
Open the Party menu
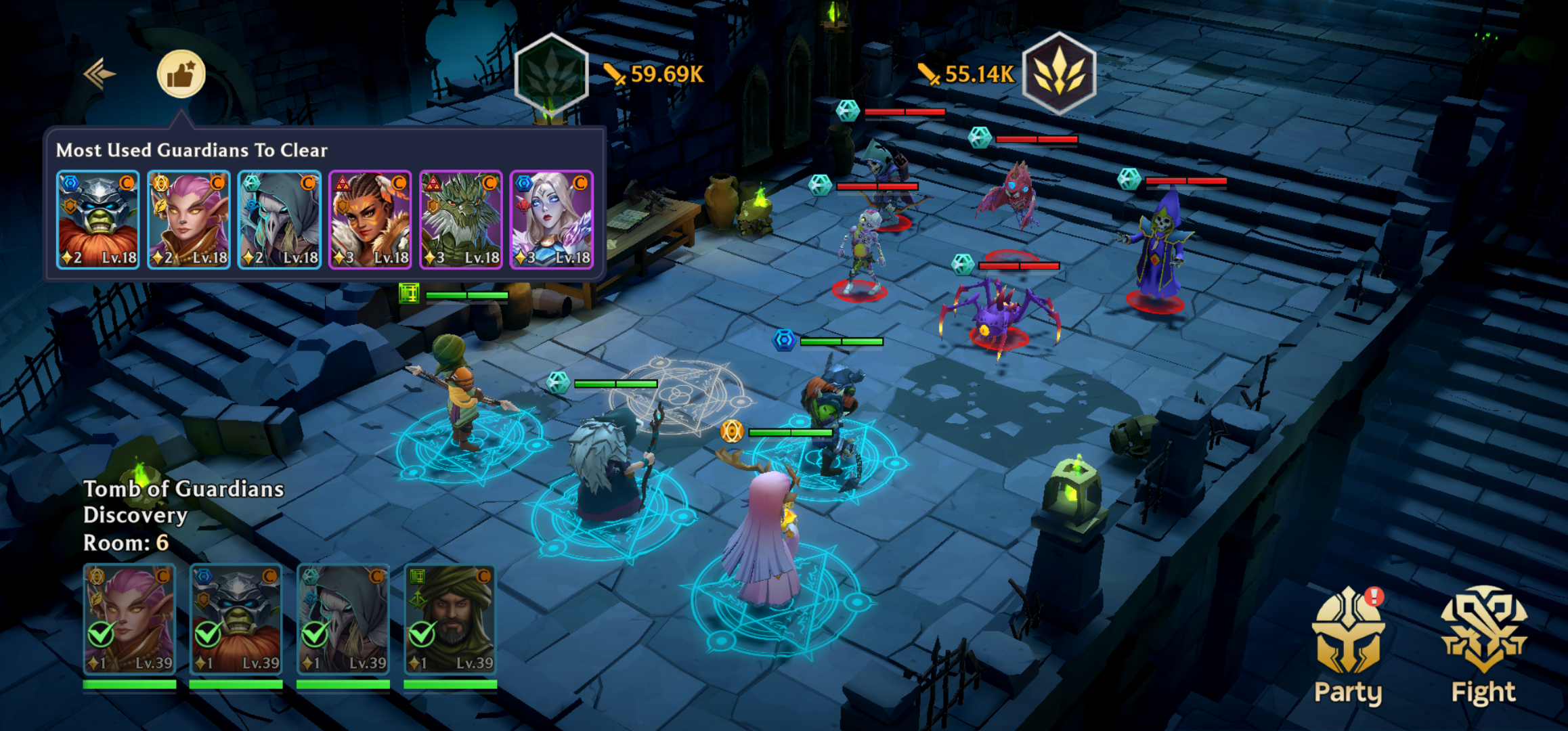[x=1348, y=646]
